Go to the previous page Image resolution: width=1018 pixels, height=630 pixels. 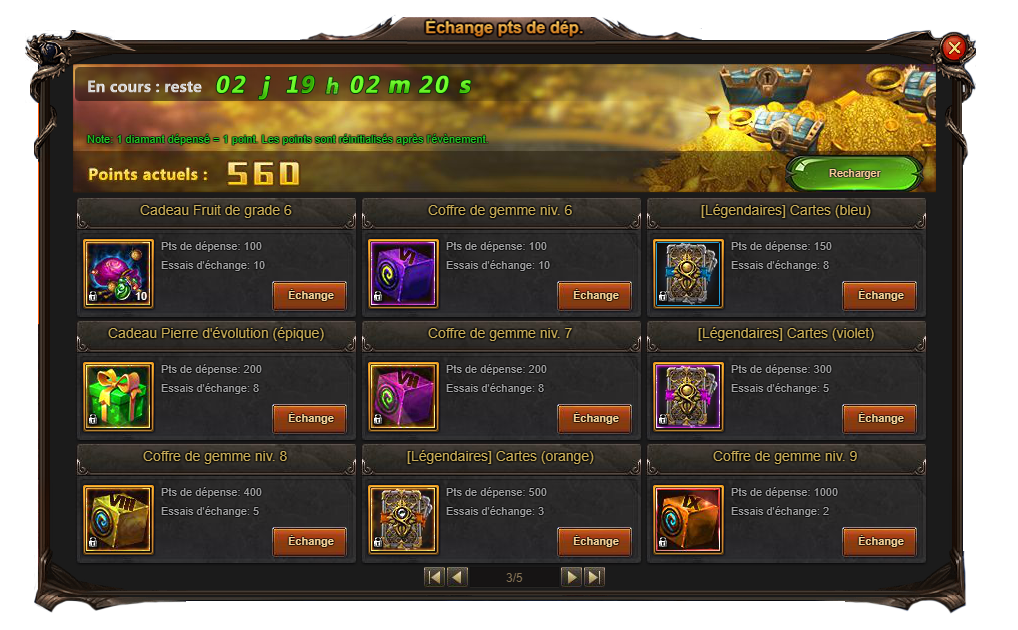click(457, 577)
